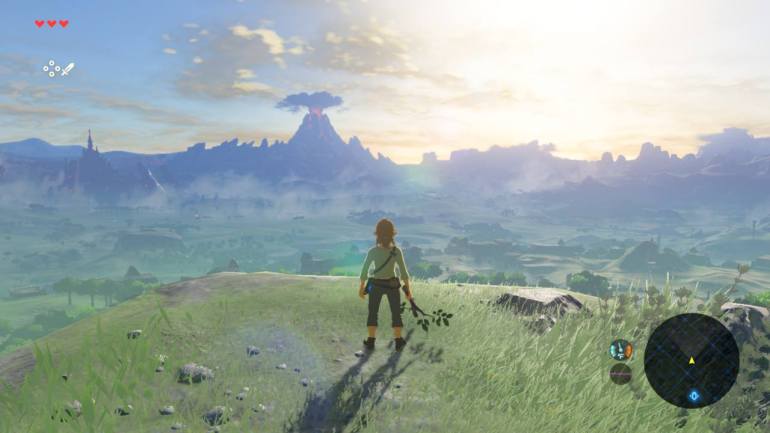Select the sword weapon icon
The image size is (770, 433).
66,69
